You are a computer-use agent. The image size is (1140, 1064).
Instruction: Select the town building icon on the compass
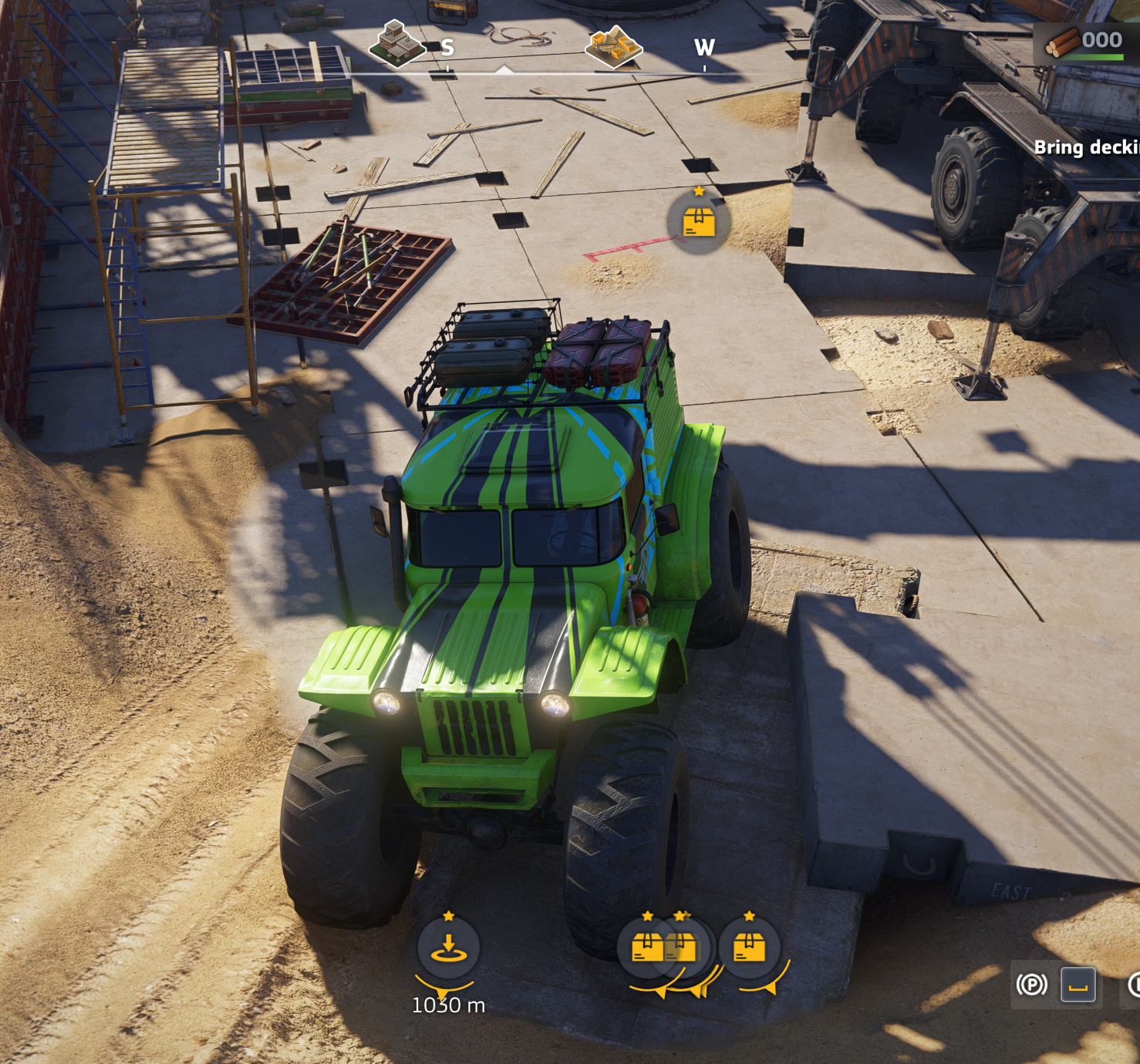(399, 44)
